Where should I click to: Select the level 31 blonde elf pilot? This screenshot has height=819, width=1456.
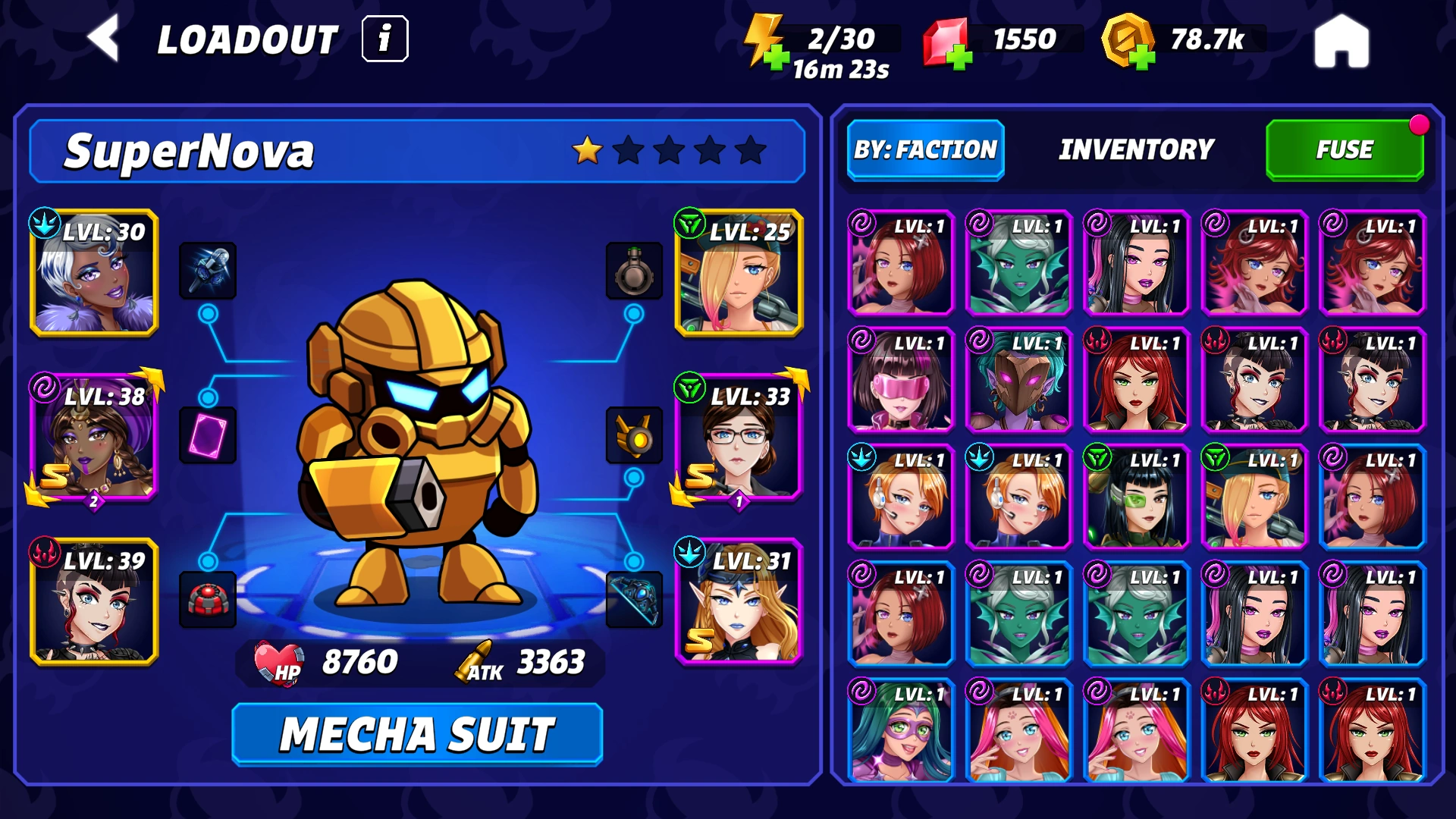pos(739,602)
